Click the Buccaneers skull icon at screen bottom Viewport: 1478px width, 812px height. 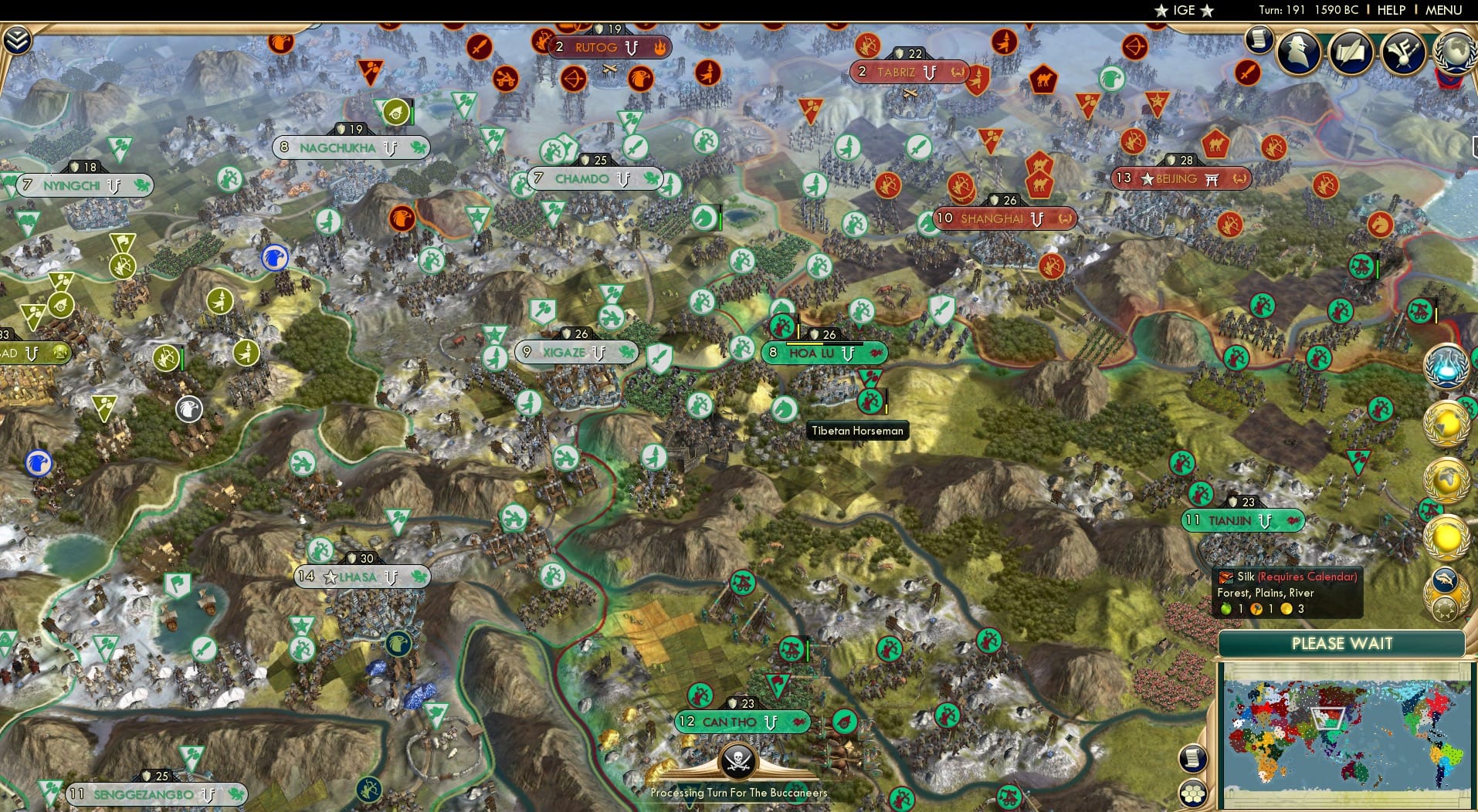[737, 760]
